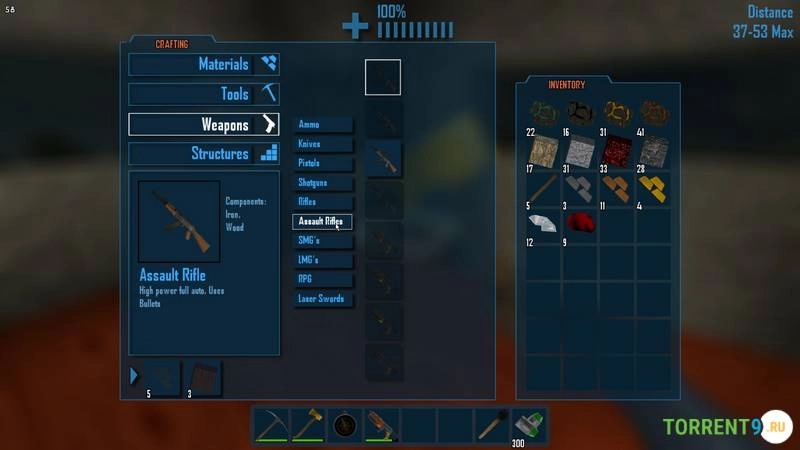Select the LMG's subcategory
The height and width of the screenshot is (450, 800).
click(x=324, y=260)
